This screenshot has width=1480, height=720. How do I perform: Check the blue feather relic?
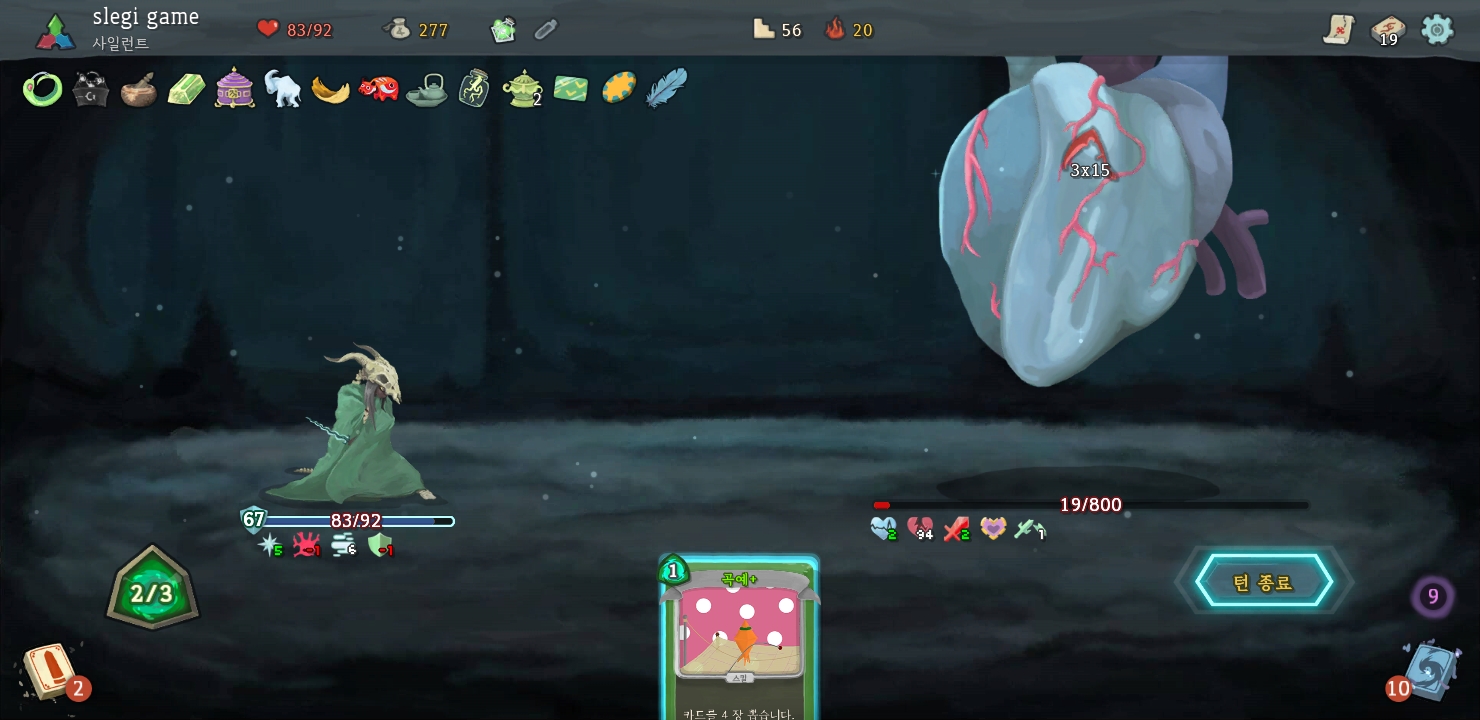coord(667,88)
